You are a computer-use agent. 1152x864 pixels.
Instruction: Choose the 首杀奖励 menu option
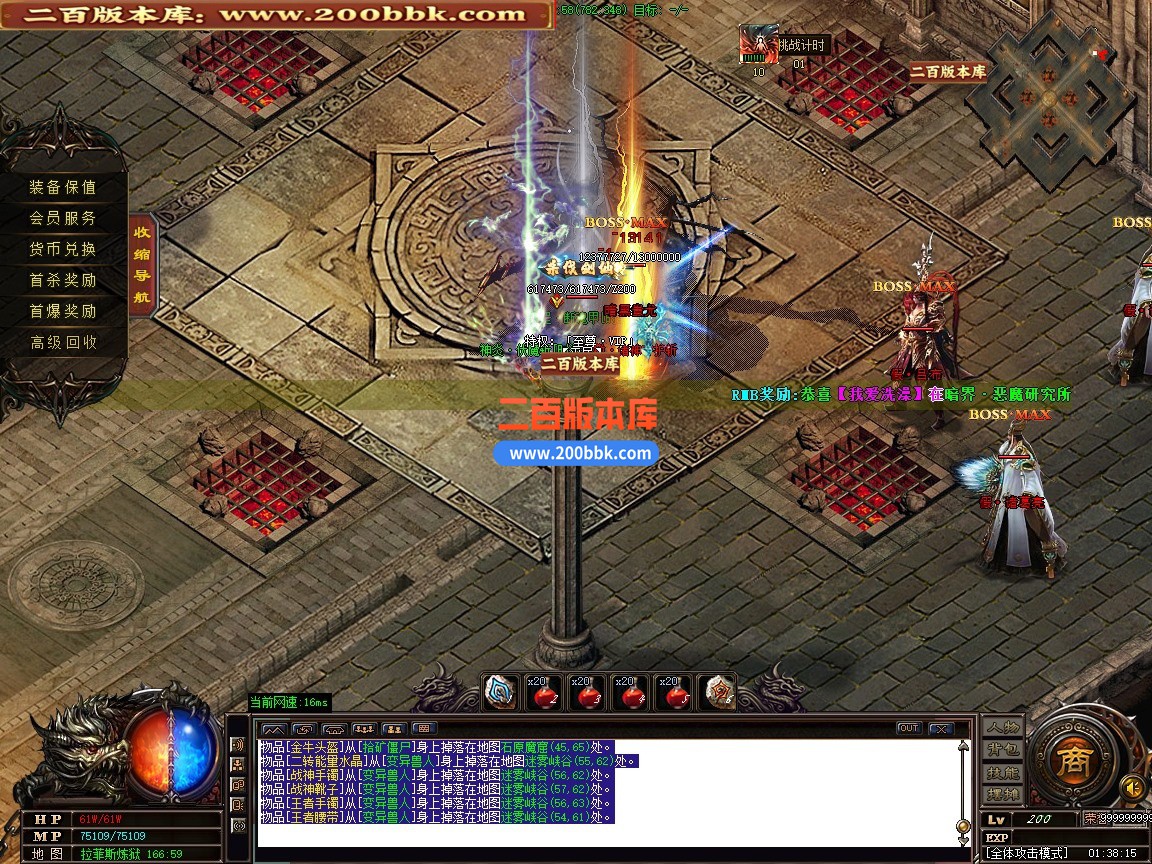pos(63,280)
